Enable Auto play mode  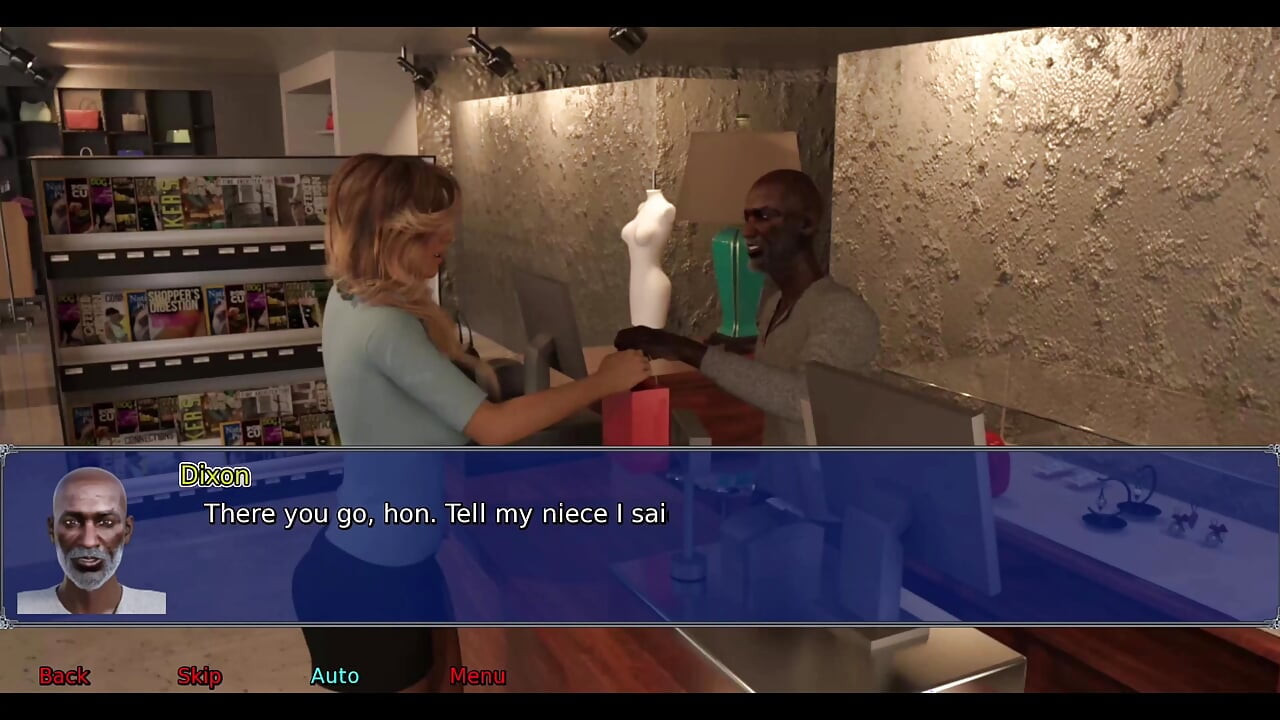tap(334, 676)
